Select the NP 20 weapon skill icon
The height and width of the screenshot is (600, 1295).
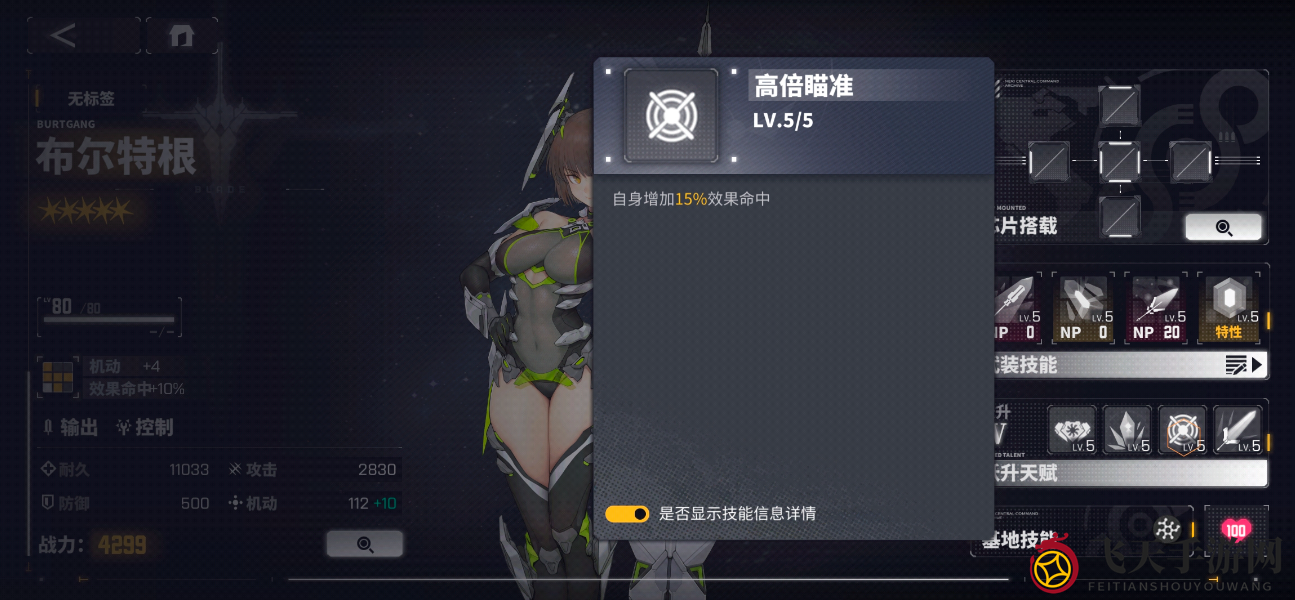point(1158,310)
